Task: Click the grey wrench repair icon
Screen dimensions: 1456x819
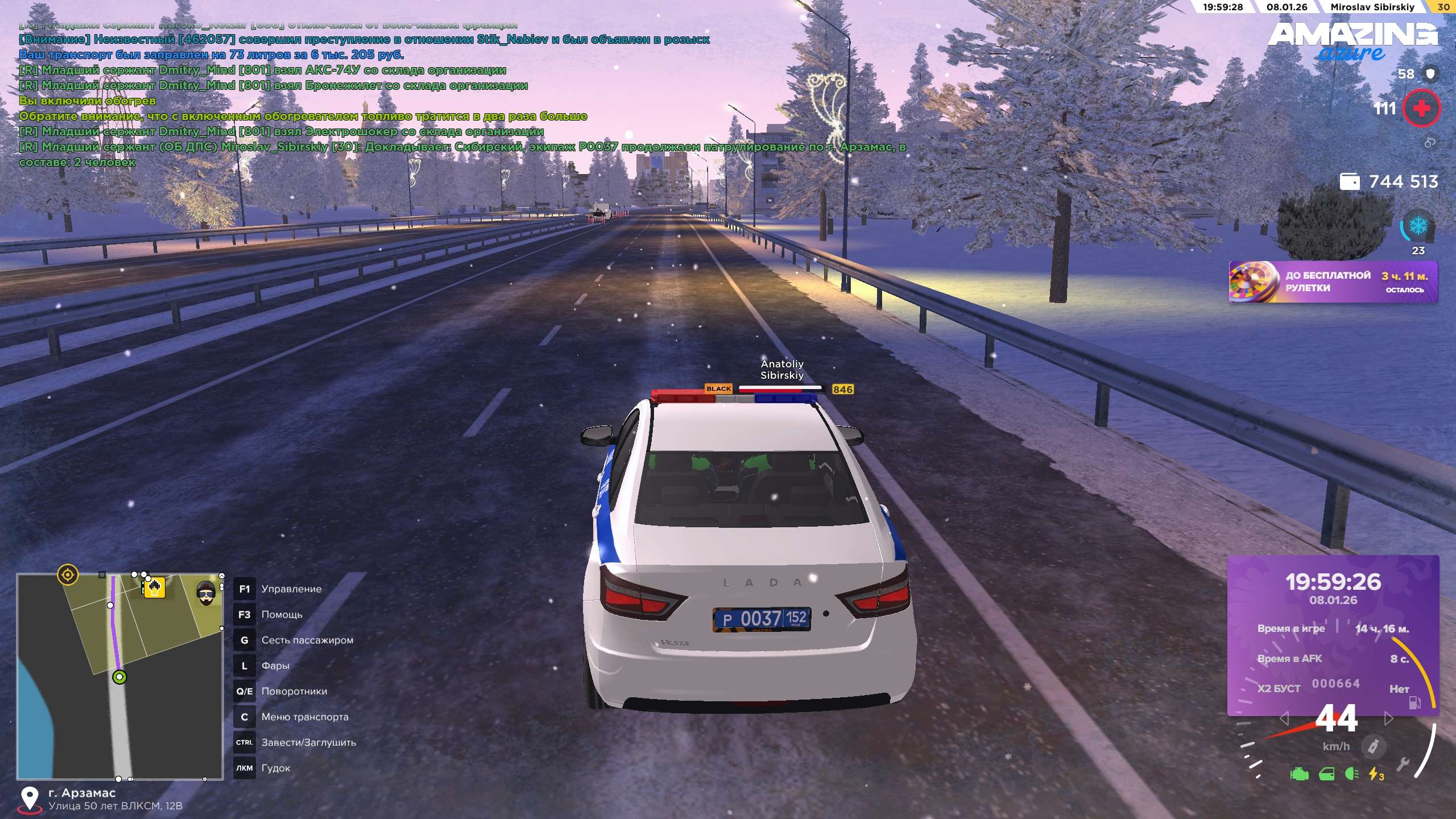Action: pos(1403,764)
